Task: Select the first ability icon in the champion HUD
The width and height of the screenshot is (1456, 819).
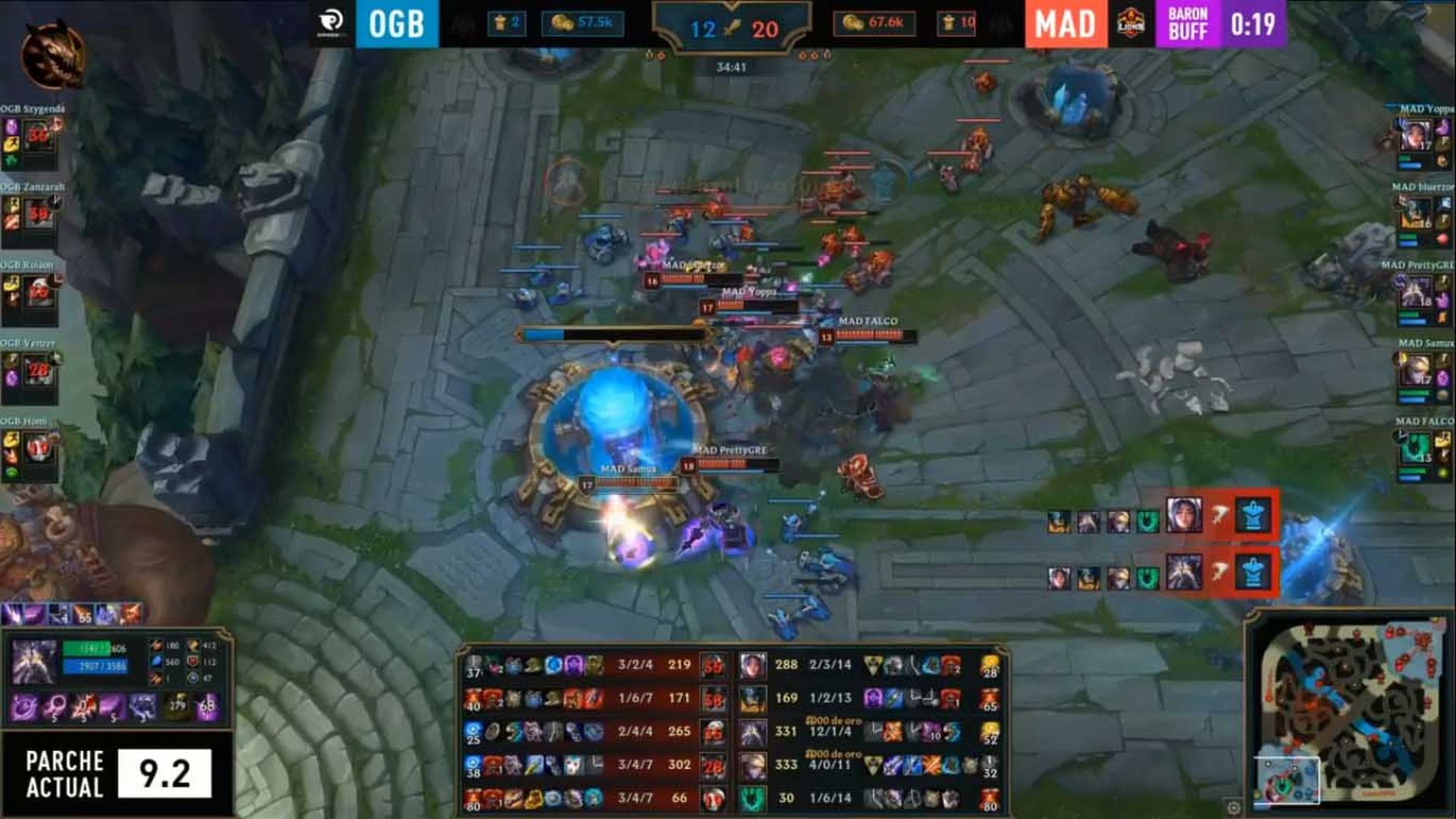Action: pos(24,707)
